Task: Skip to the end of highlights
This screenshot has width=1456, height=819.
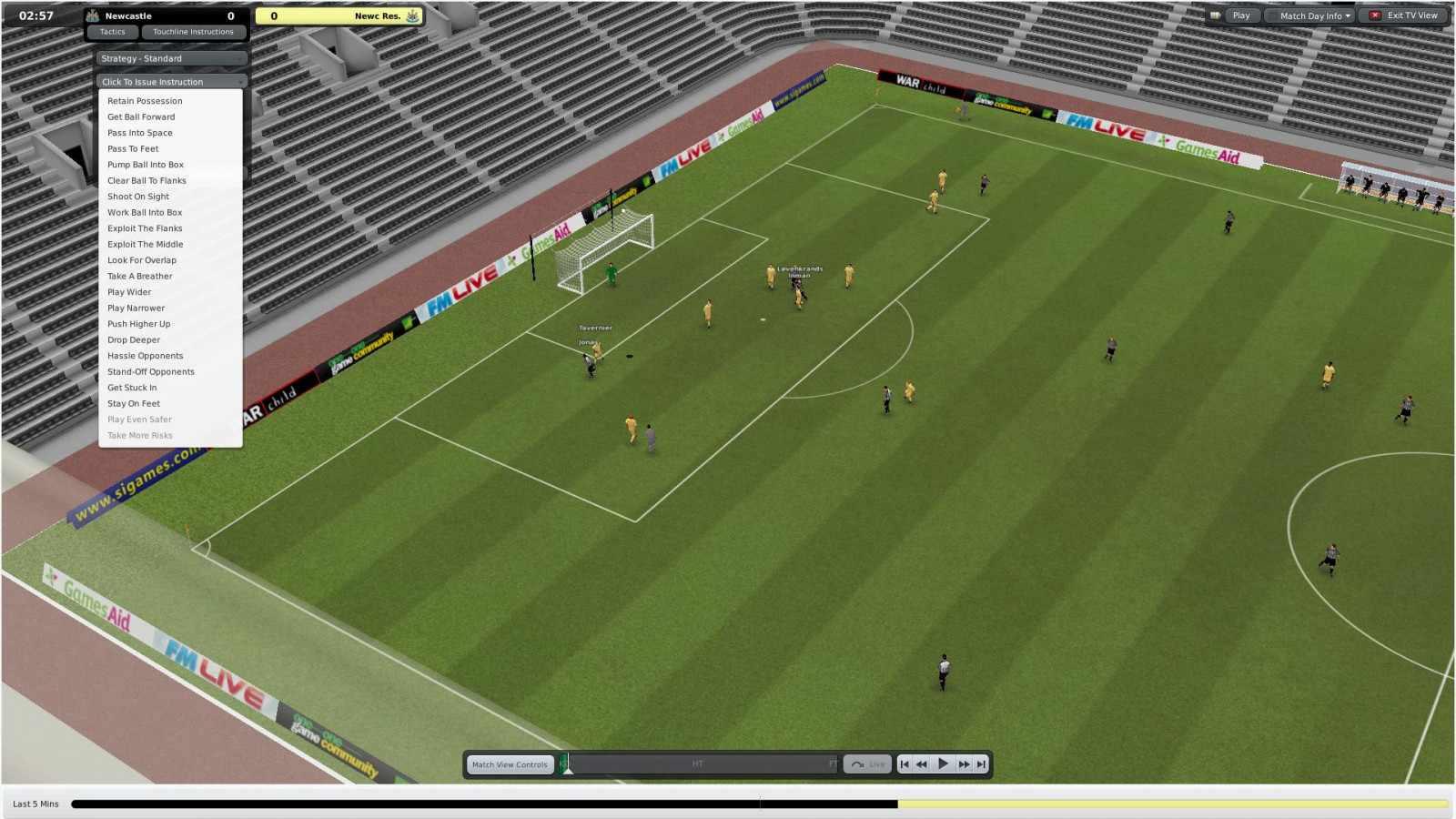Action: point(981,764)
